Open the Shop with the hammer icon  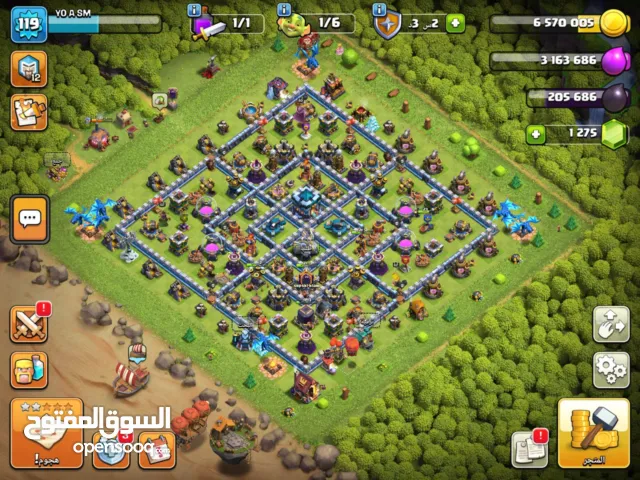coord(593,432)
